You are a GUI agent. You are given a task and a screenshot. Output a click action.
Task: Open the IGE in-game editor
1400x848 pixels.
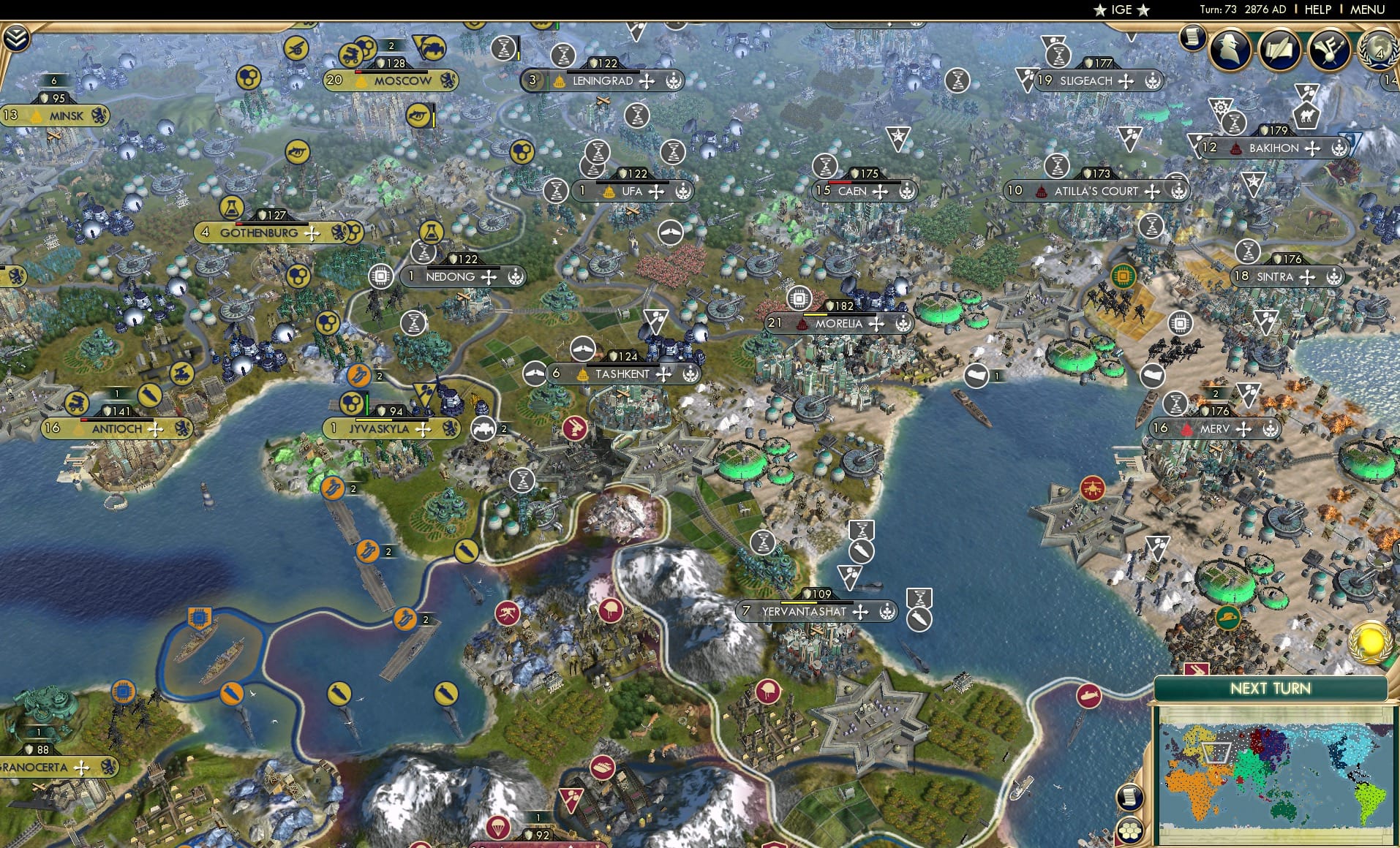click(1121, 10)
